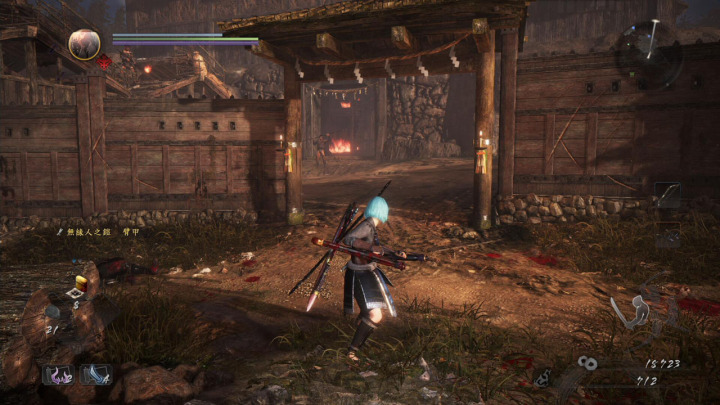Activate the blue blade yokai skill

tap(96, 375)
